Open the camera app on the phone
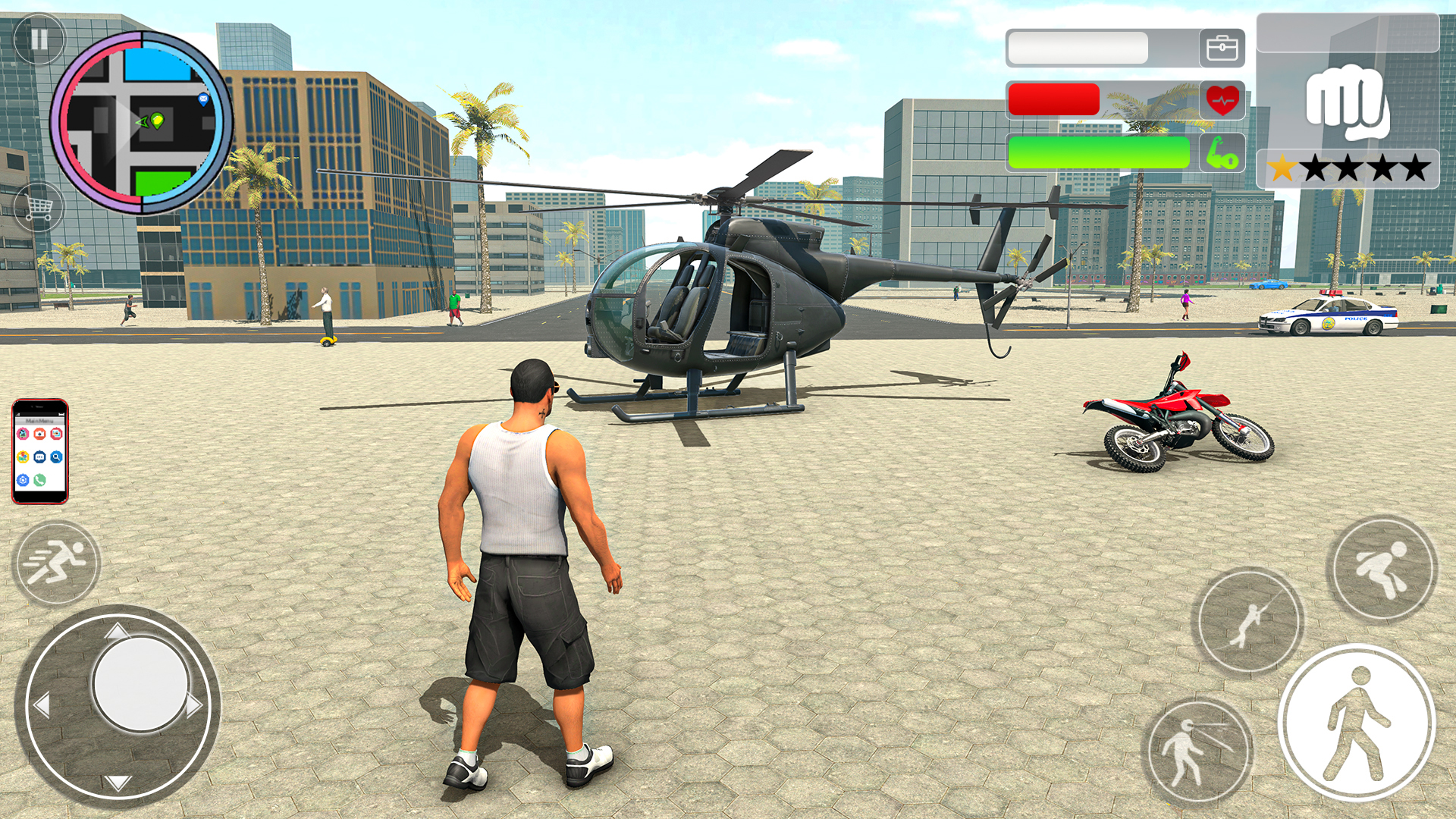 tap(39, 434)
